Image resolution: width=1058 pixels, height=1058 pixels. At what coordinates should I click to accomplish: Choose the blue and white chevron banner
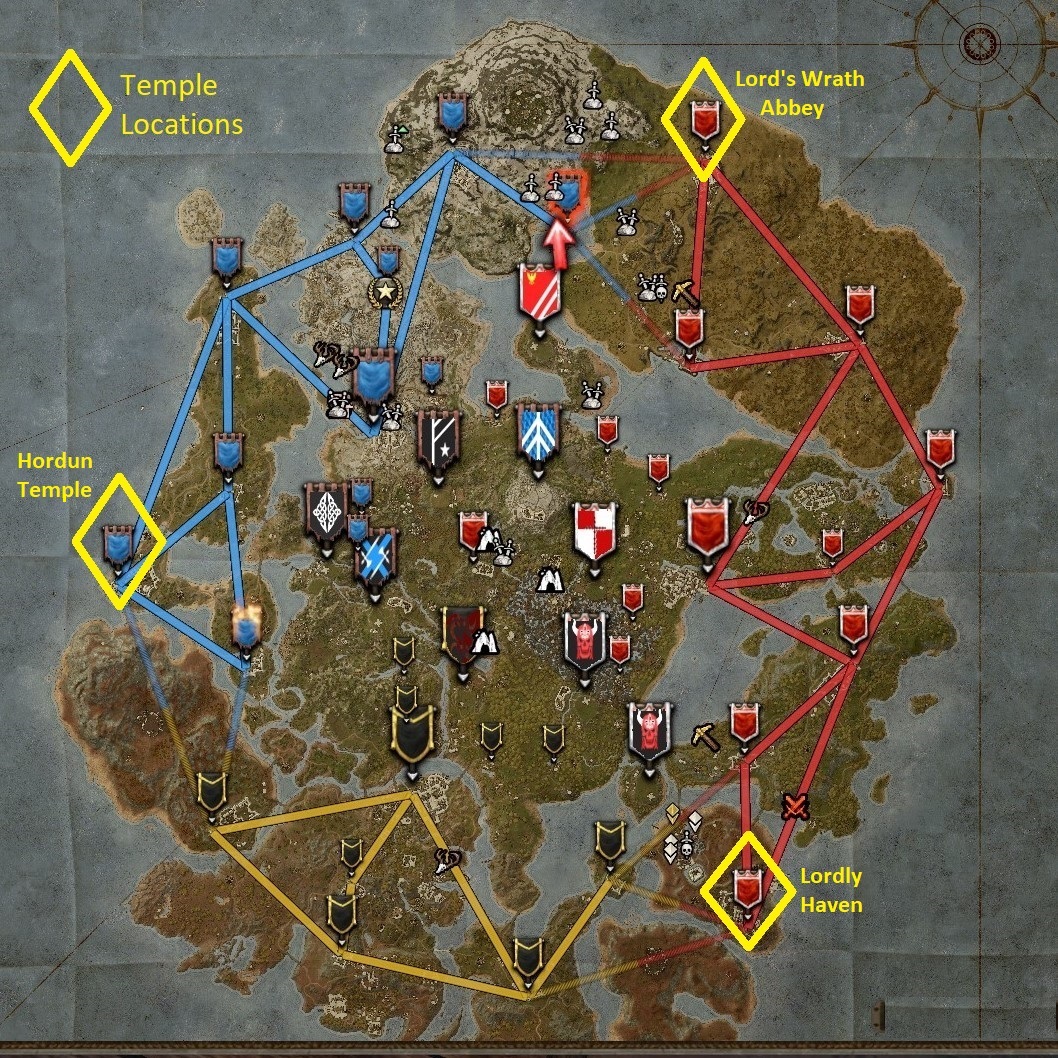click(x=534, y=432)
